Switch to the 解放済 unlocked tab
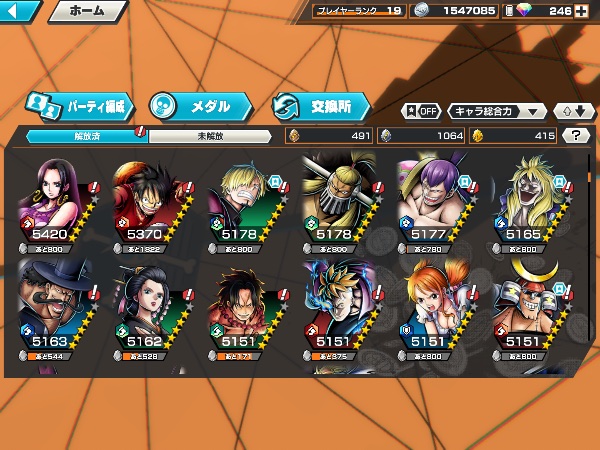Viewport: 600px width, 450px height. click(87, 136)
